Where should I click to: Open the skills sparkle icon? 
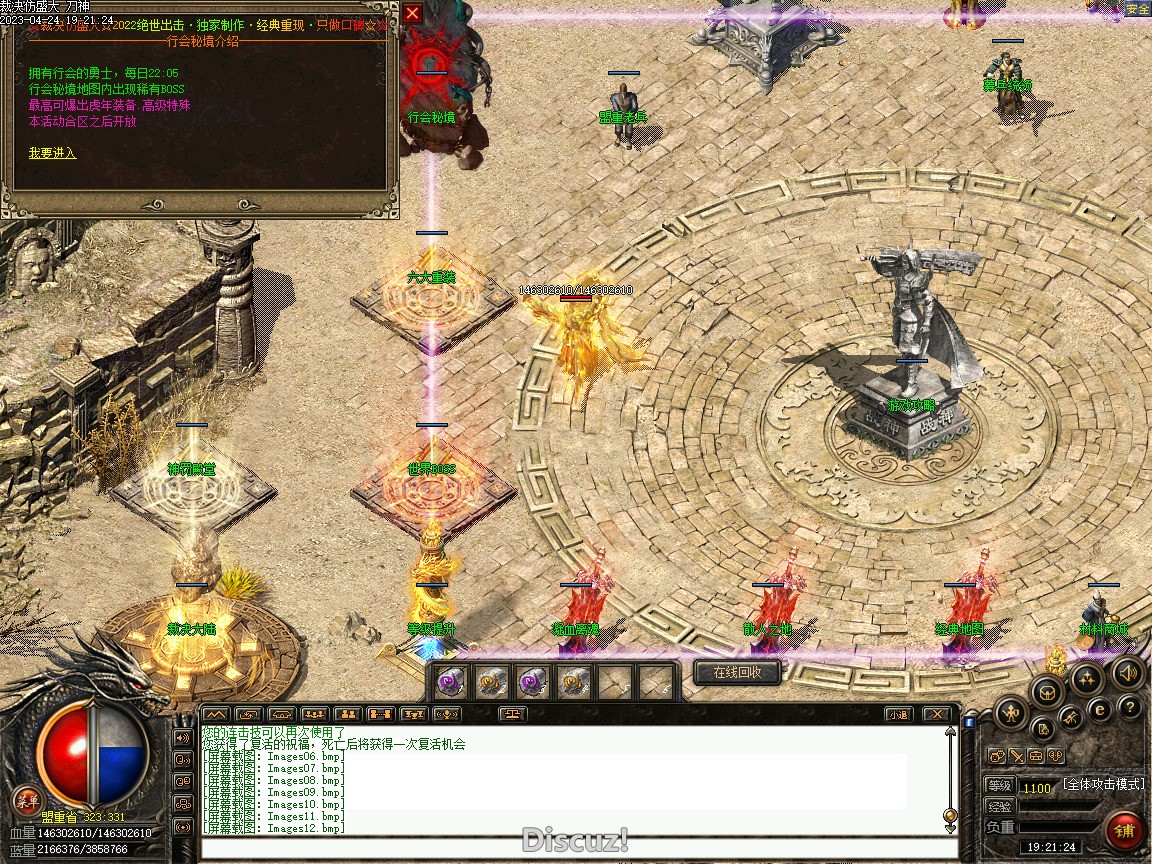(1087, 678)
